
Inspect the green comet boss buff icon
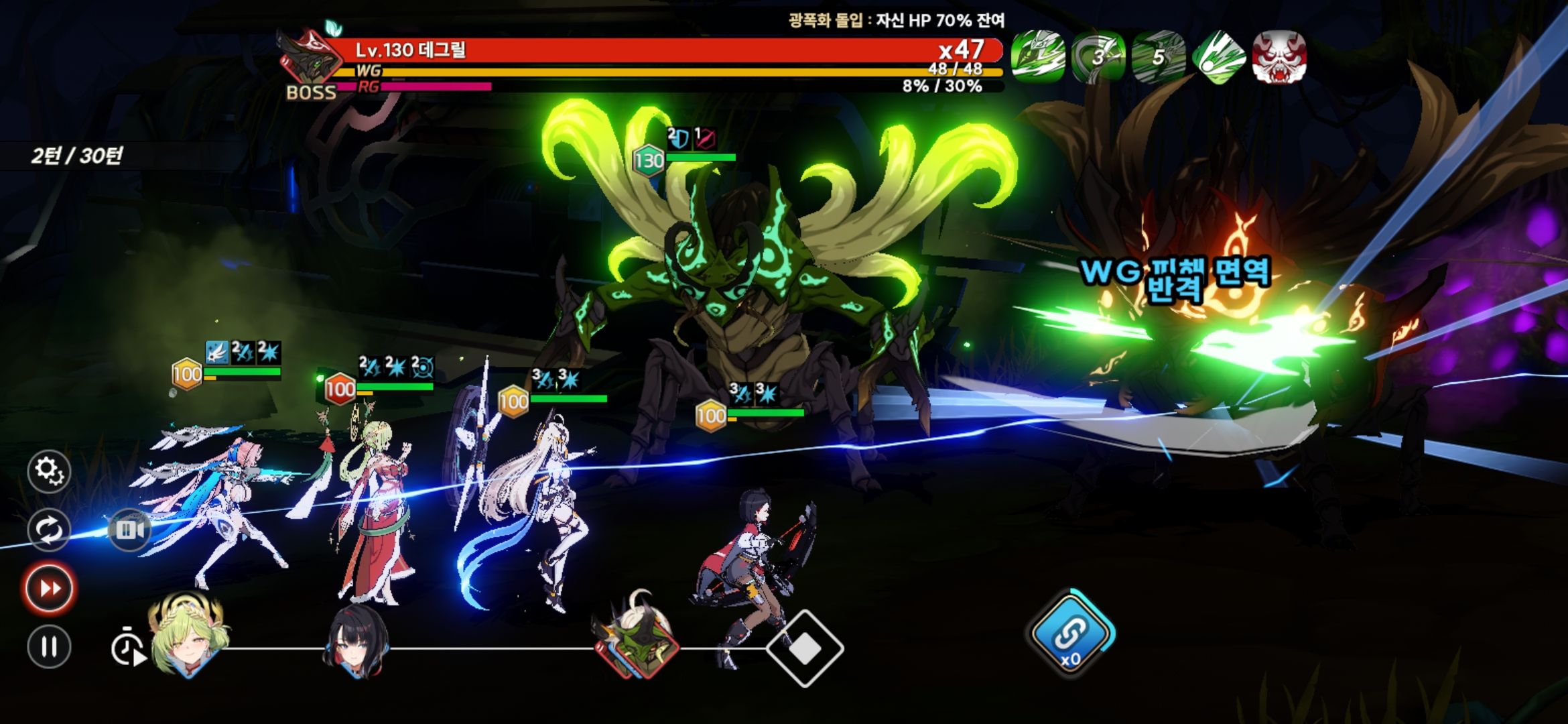coord(1219,57)
